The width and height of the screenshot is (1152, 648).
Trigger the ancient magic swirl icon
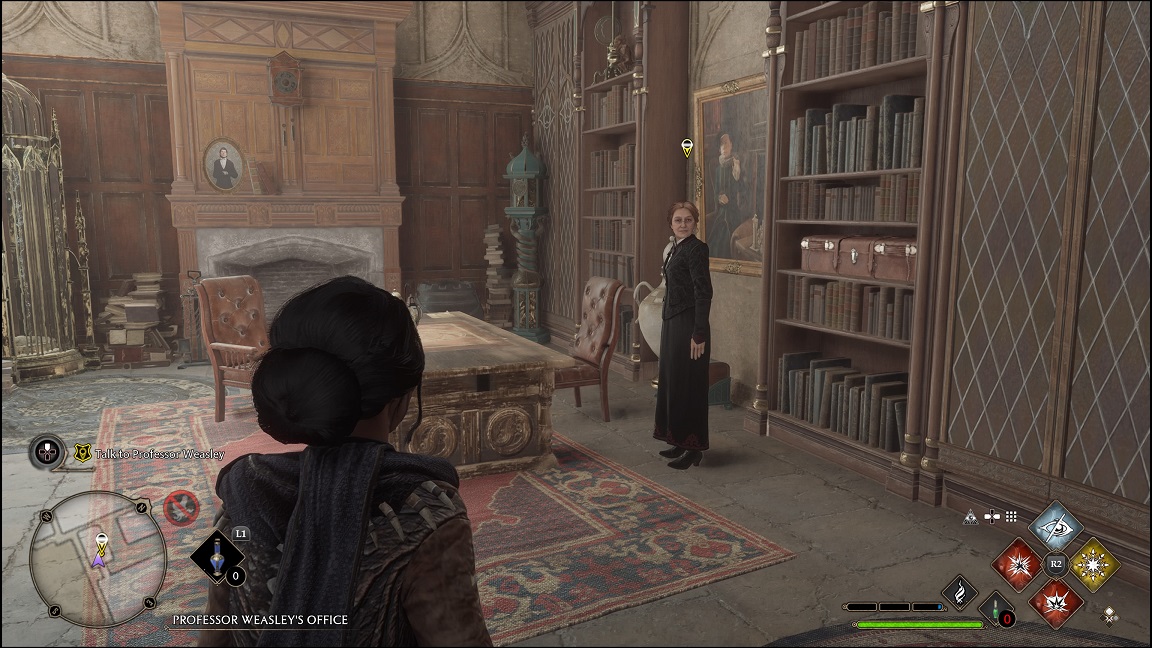pyautogui.click(x=959, y=591)
